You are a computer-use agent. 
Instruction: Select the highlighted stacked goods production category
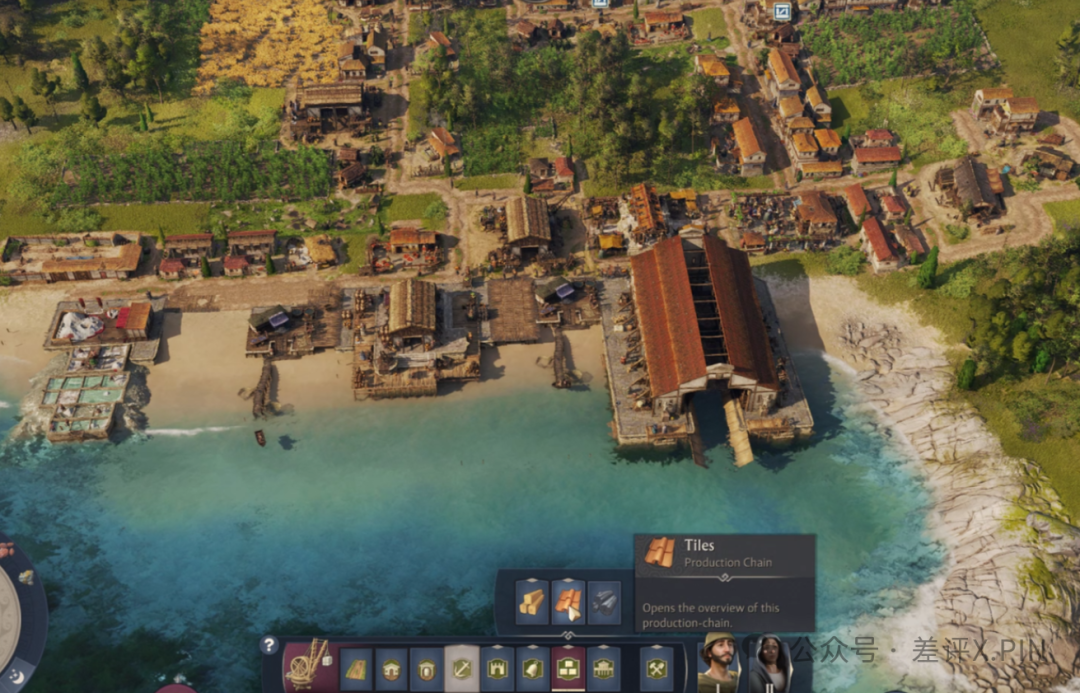pyautogui.click(x=568, y=669)
